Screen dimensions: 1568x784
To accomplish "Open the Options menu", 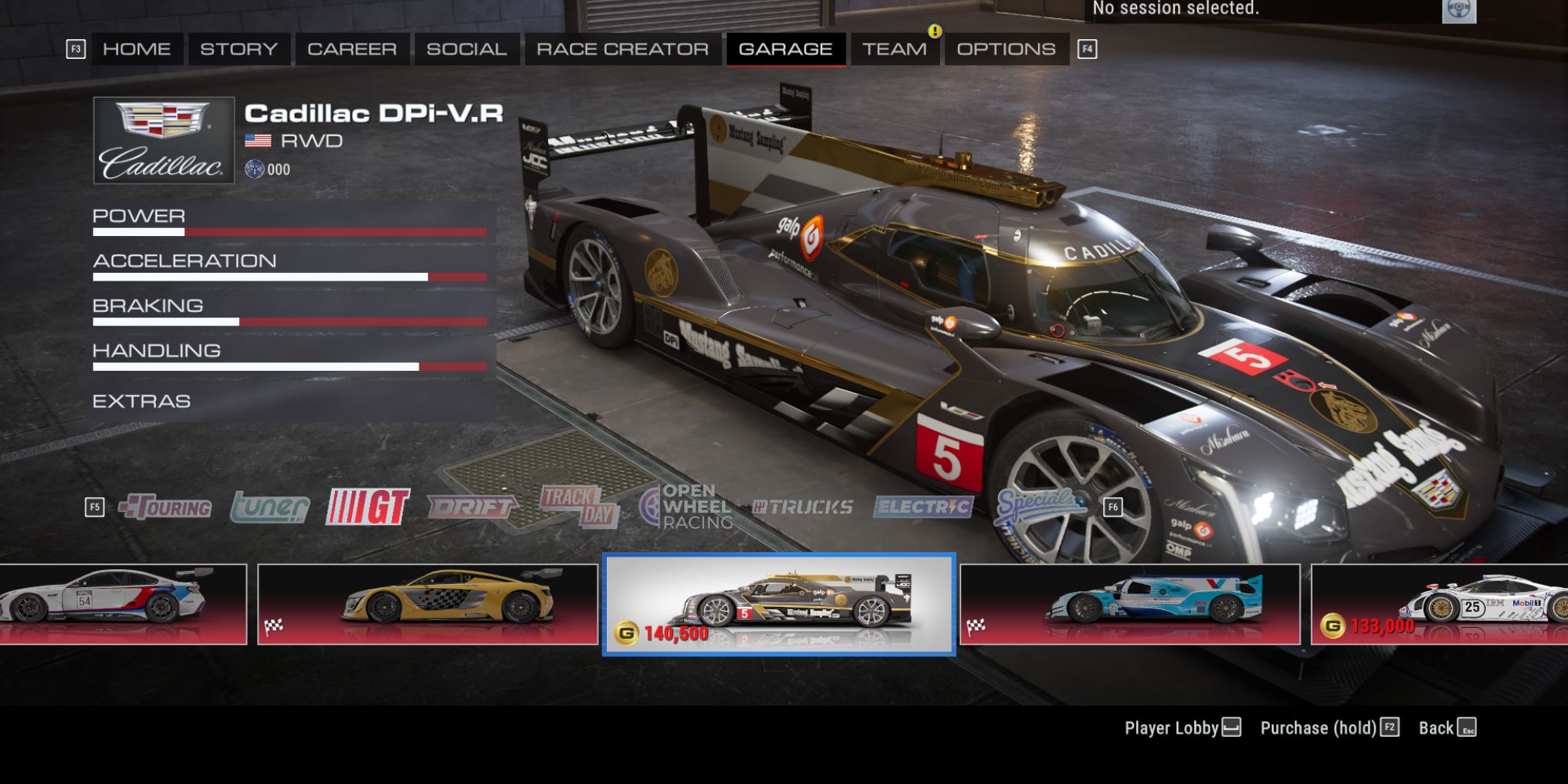I will click(1004, 48).
